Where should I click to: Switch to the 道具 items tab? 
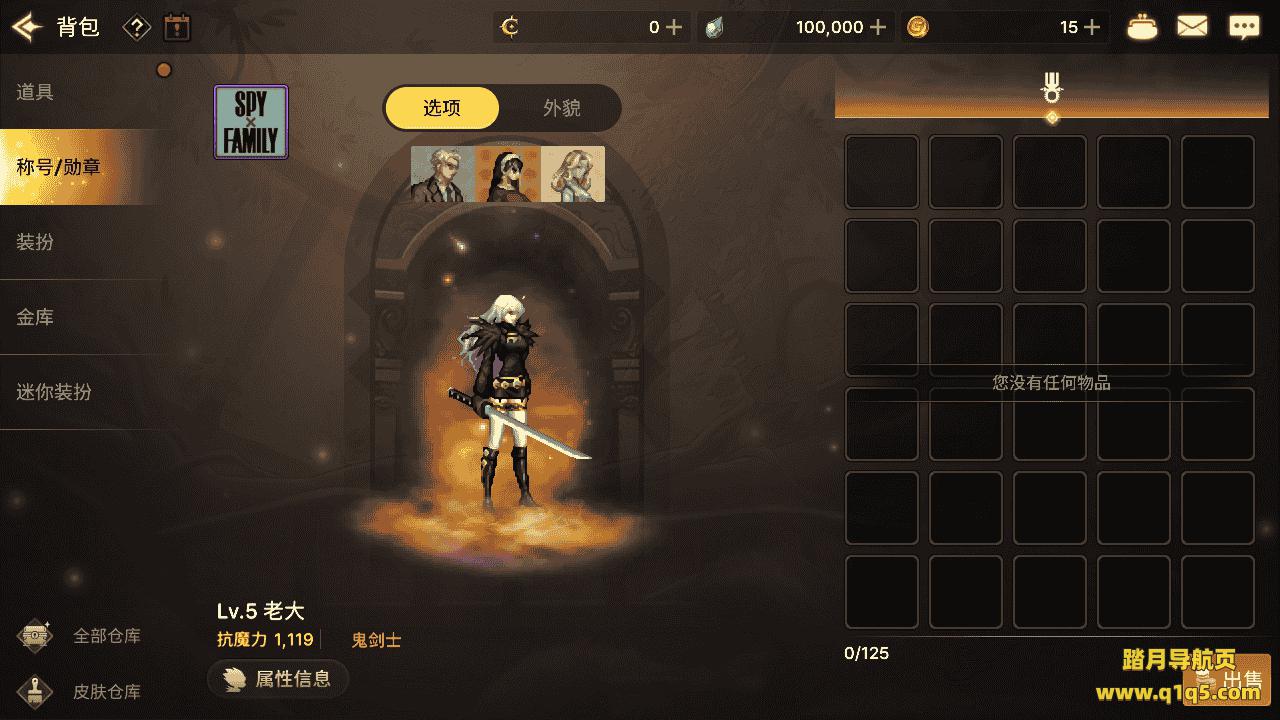coord(36,92)
